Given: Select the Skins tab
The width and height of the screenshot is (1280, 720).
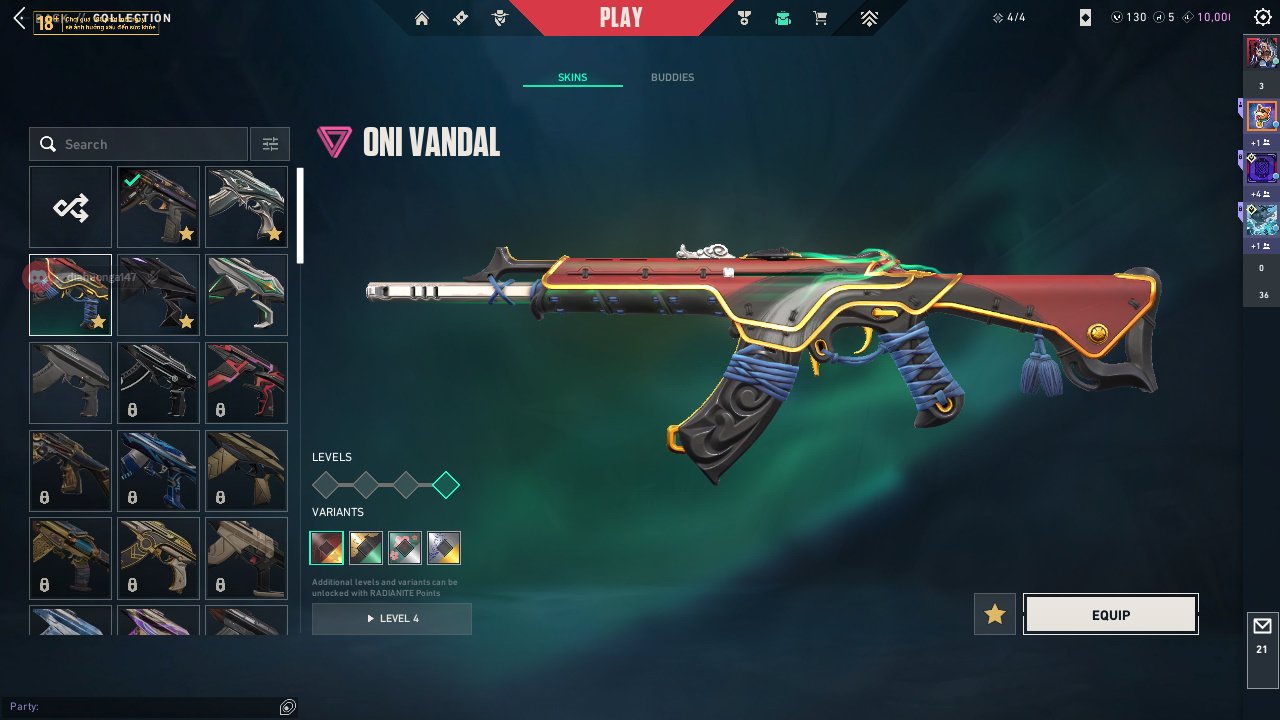Looking at the screenshot, I should point(572,78).
